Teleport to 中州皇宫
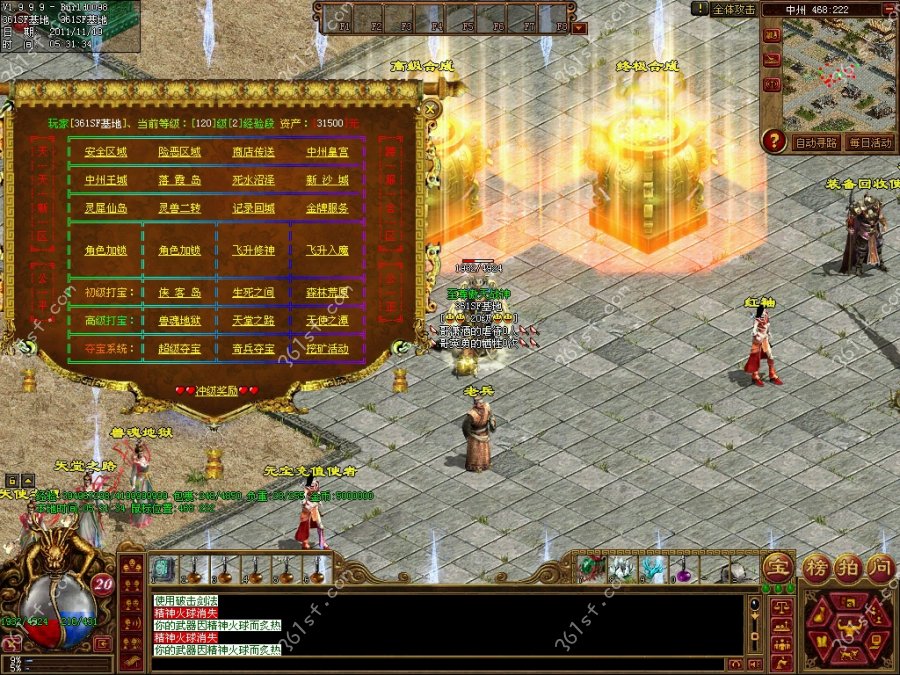 pos(327,152)
